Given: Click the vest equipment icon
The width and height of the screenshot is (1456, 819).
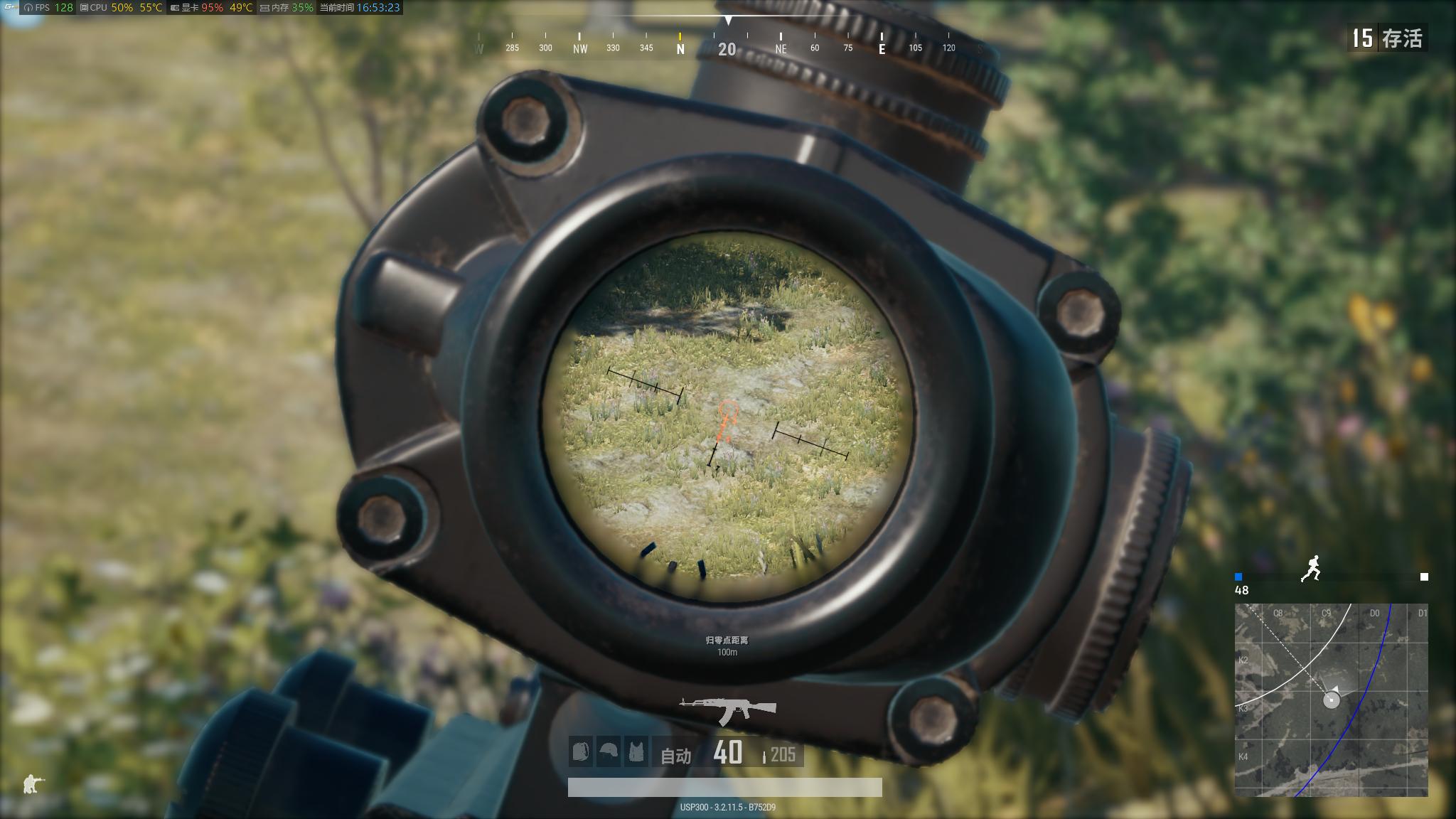Looking at the screenshot, I should click(x=638, y=751).
